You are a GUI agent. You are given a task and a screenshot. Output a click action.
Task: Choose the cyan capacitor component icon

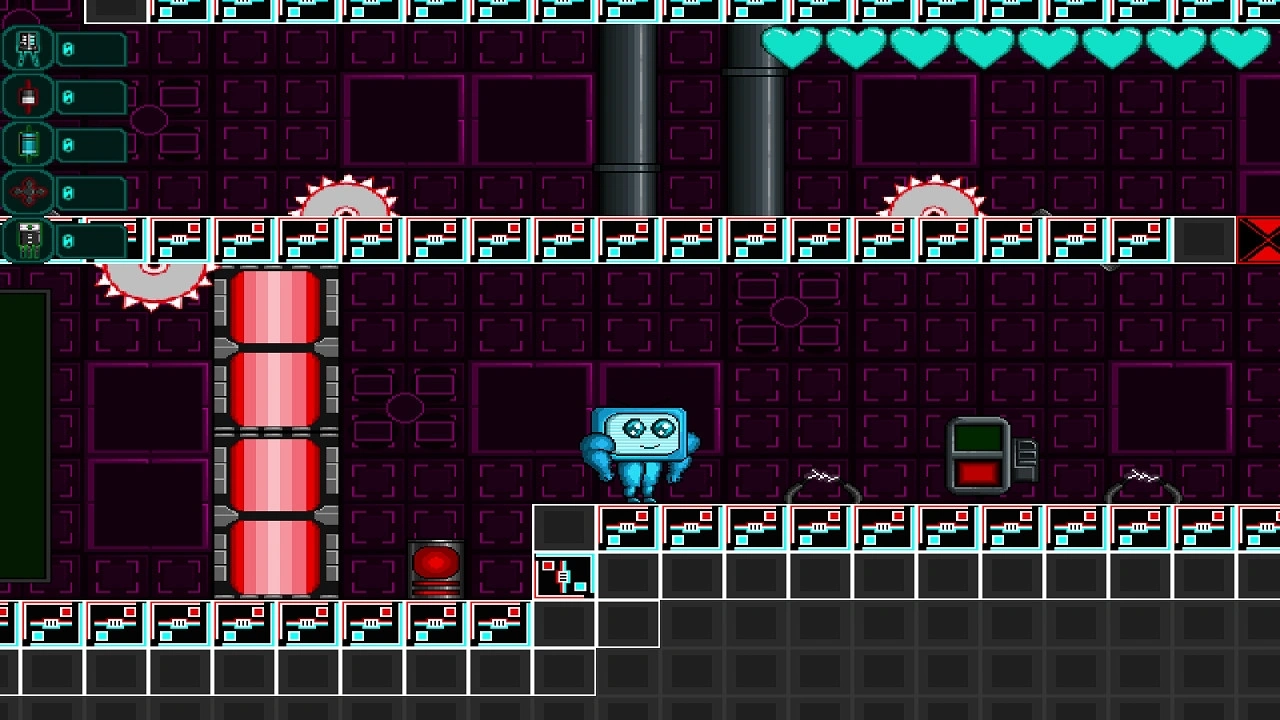[x=28, y=145]
